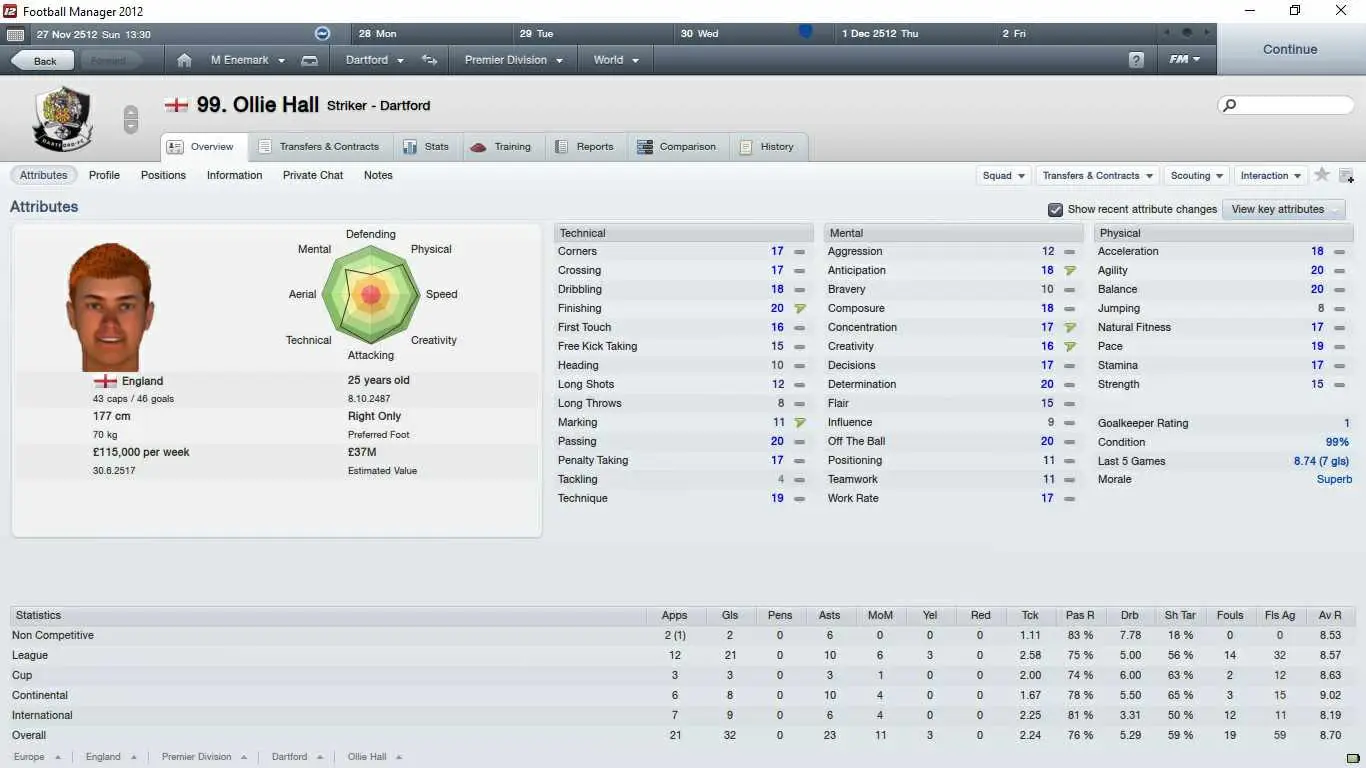
Task: Open the Scouting dropdown
Action: 1196,175
